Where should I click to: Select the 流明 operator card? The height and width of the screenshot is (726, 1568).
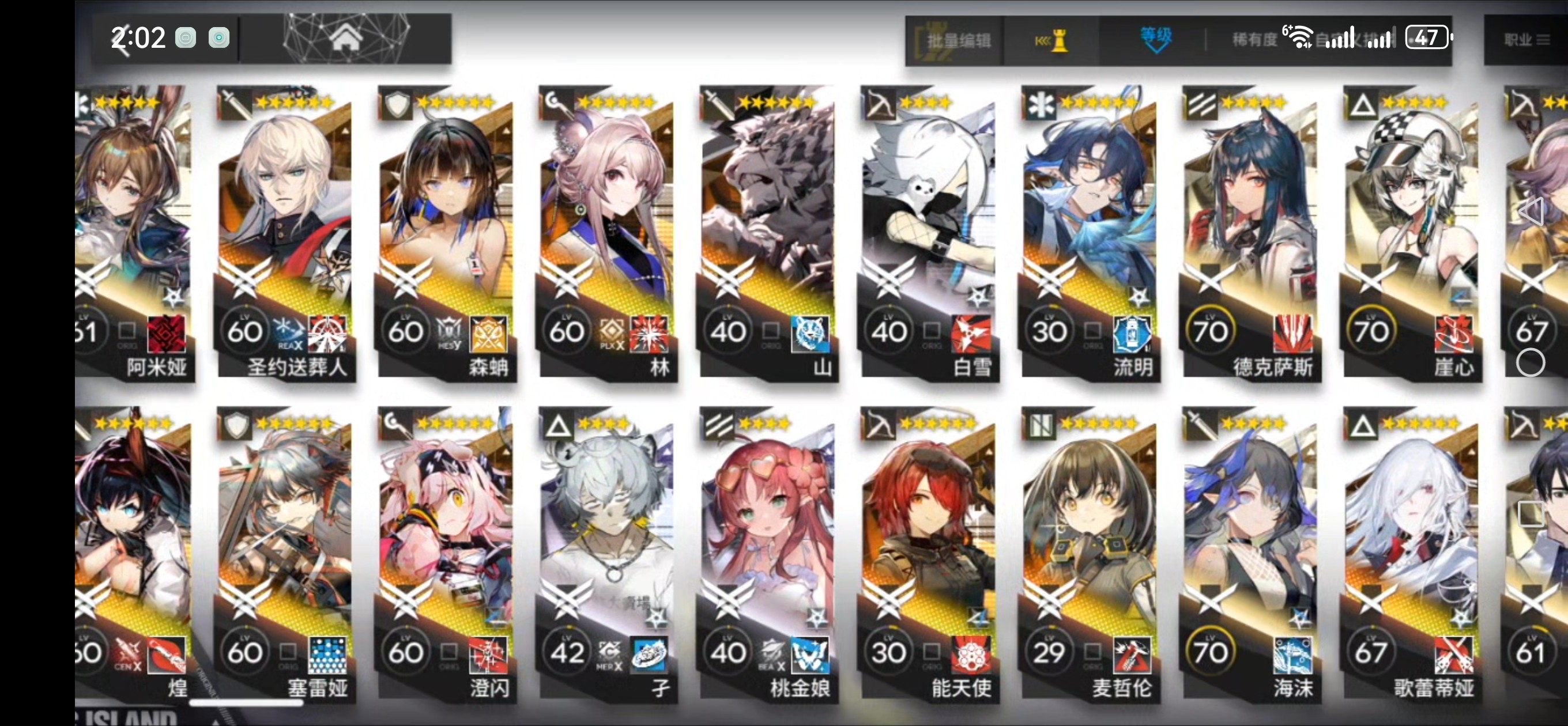[x=1089, y=234]
